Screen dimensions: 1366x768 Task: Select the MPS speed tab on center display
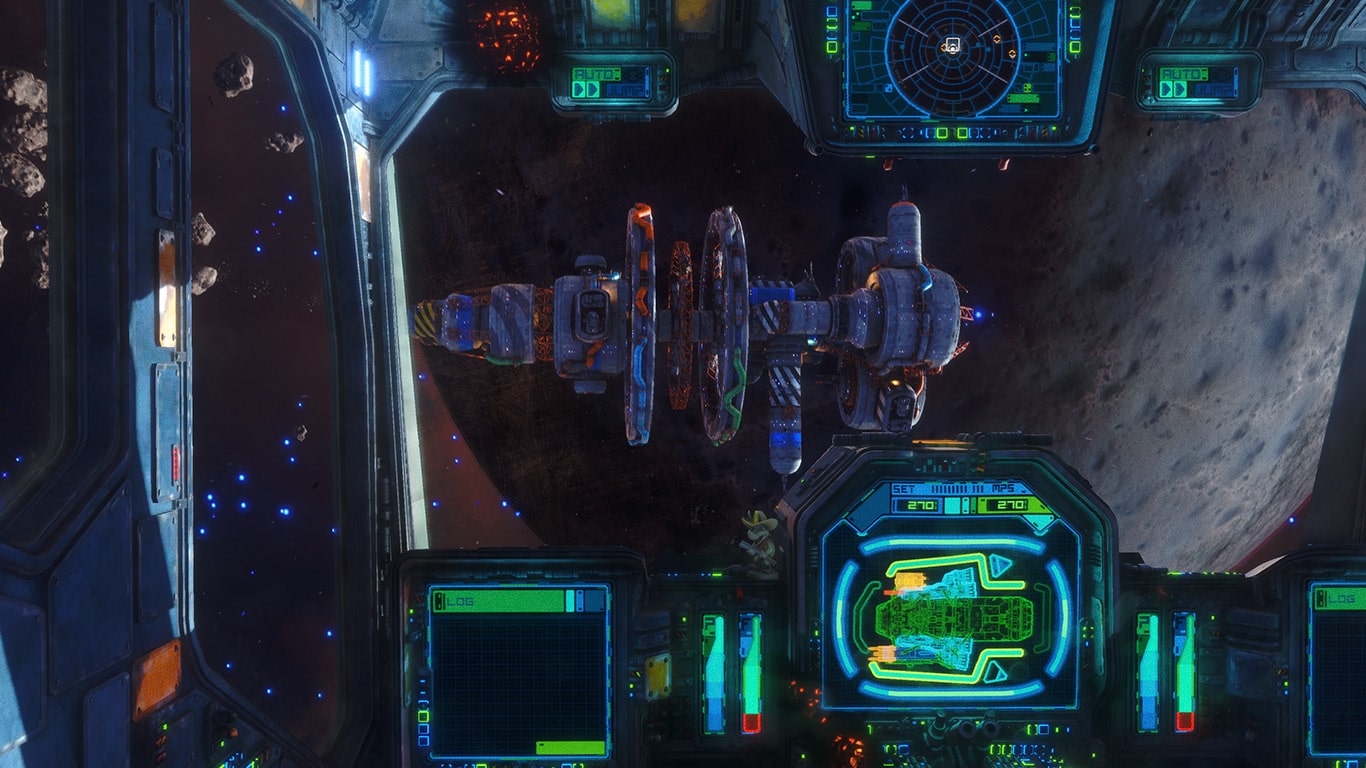1003,488
